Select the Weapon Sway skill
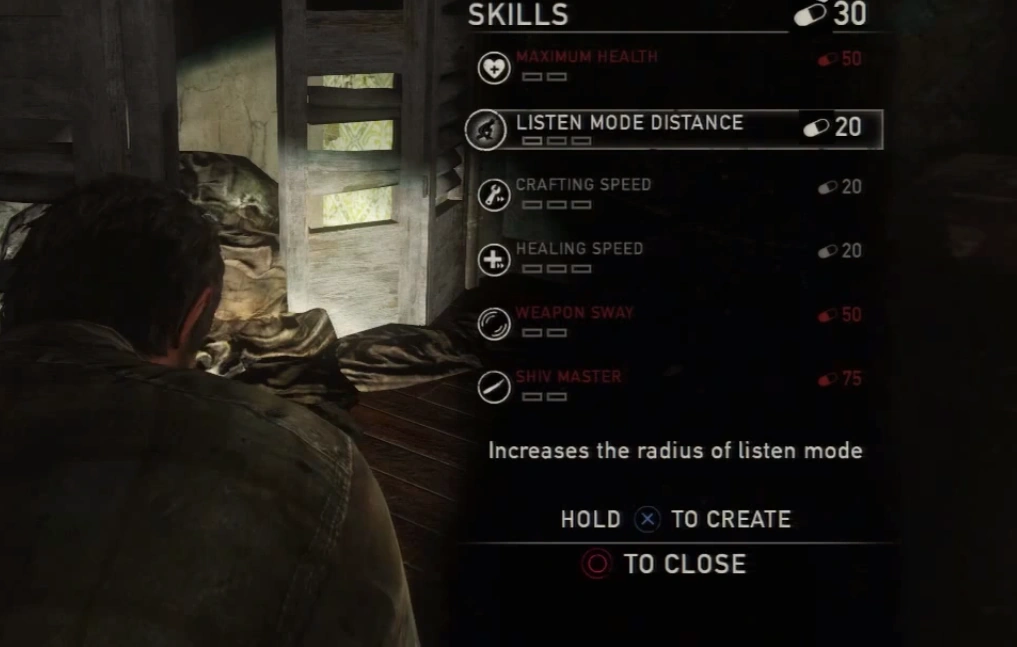 pyautogui.click(x=574, y=313)
